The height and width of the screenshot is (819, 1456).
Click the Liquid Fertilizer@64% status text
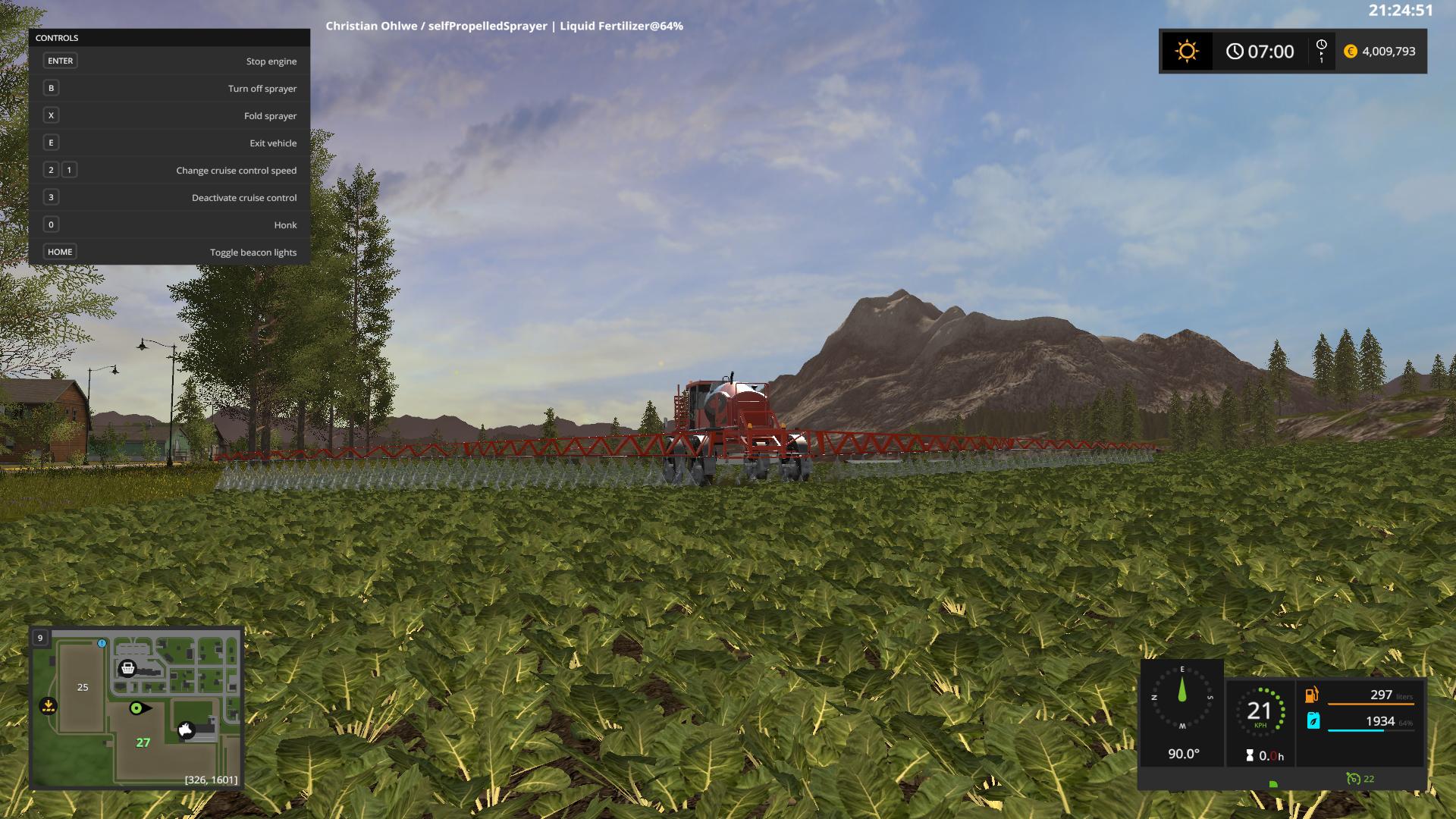tap(622, 26)
